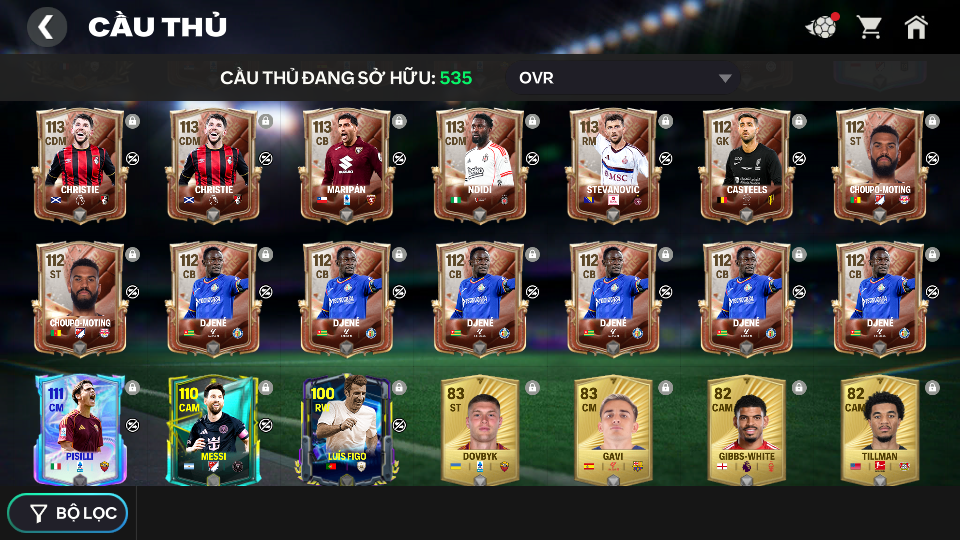Return to the home screen

[x=916, y=27]
